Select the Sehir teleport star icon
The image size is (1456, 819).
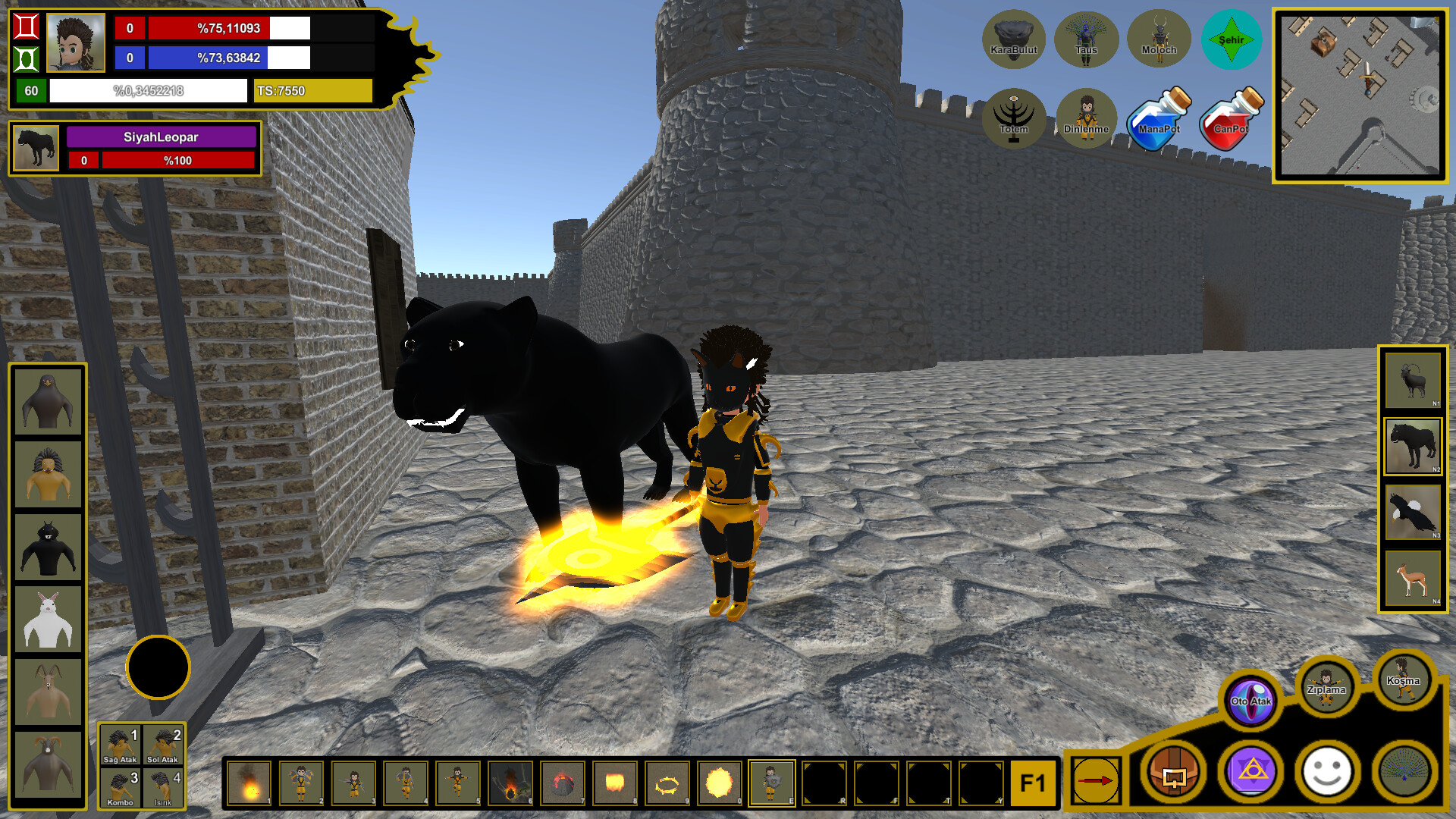(x=1232, y=39)
